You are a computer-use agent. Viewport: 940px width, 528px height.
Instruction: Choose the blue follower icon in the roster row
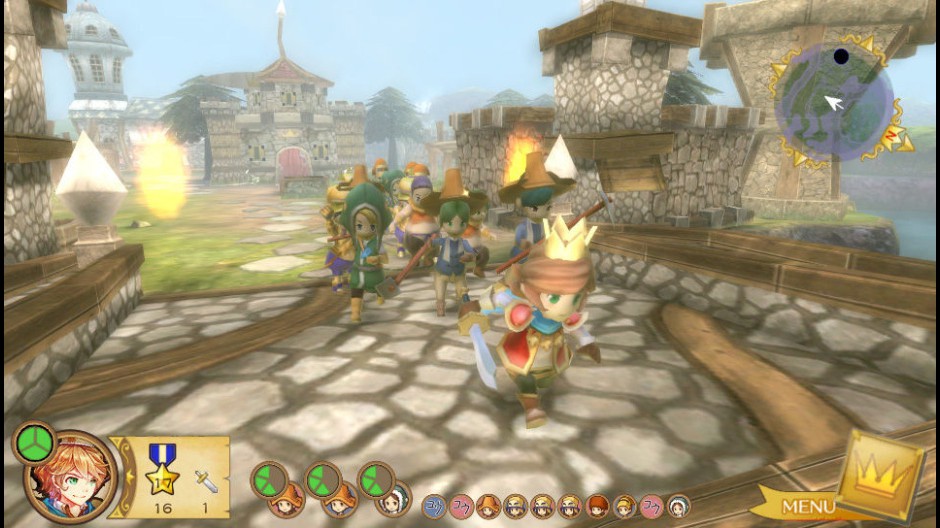point(434,506)
